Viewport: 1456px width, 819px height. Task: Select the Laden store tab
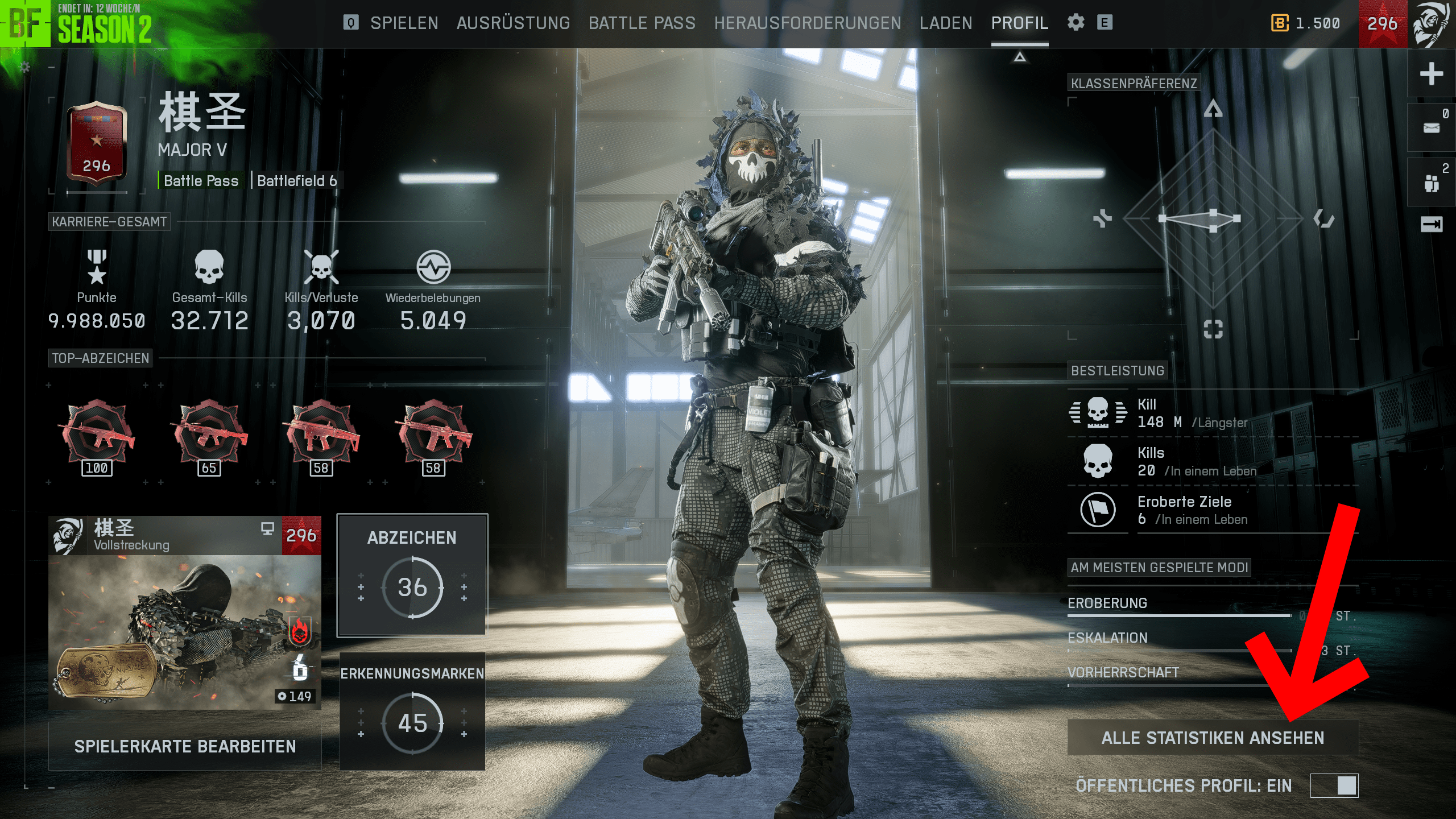(946, 23)
